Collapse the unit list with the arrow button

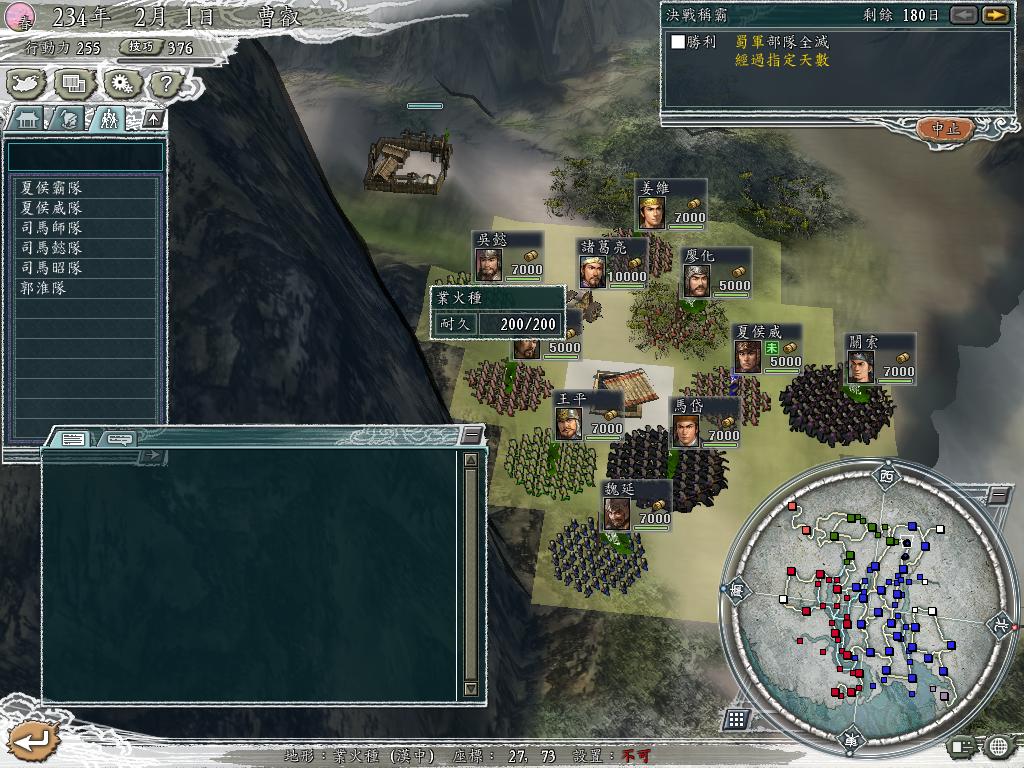point(153,118)
